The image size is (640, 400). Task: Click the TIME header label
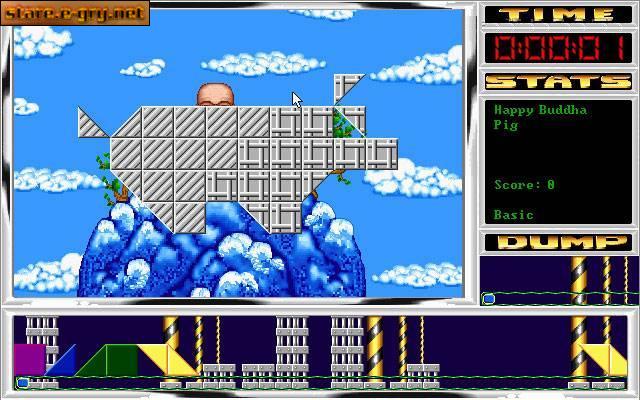click(556, 14)
